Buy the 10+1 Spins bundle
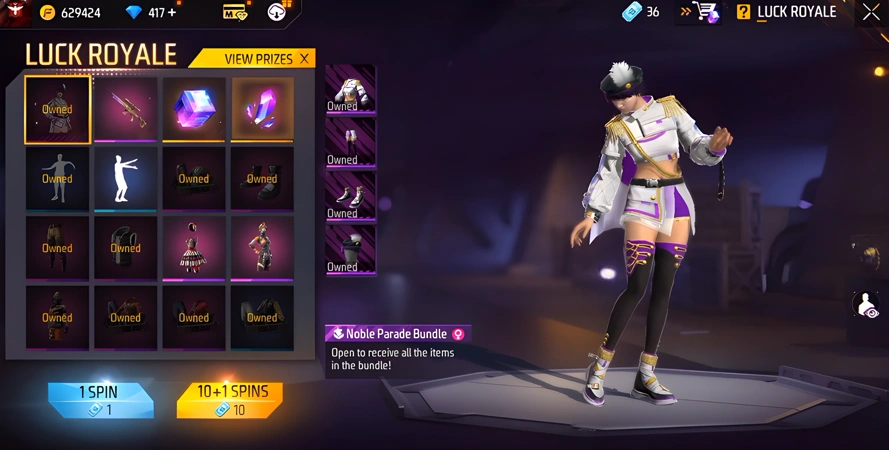 click(229, 399)
